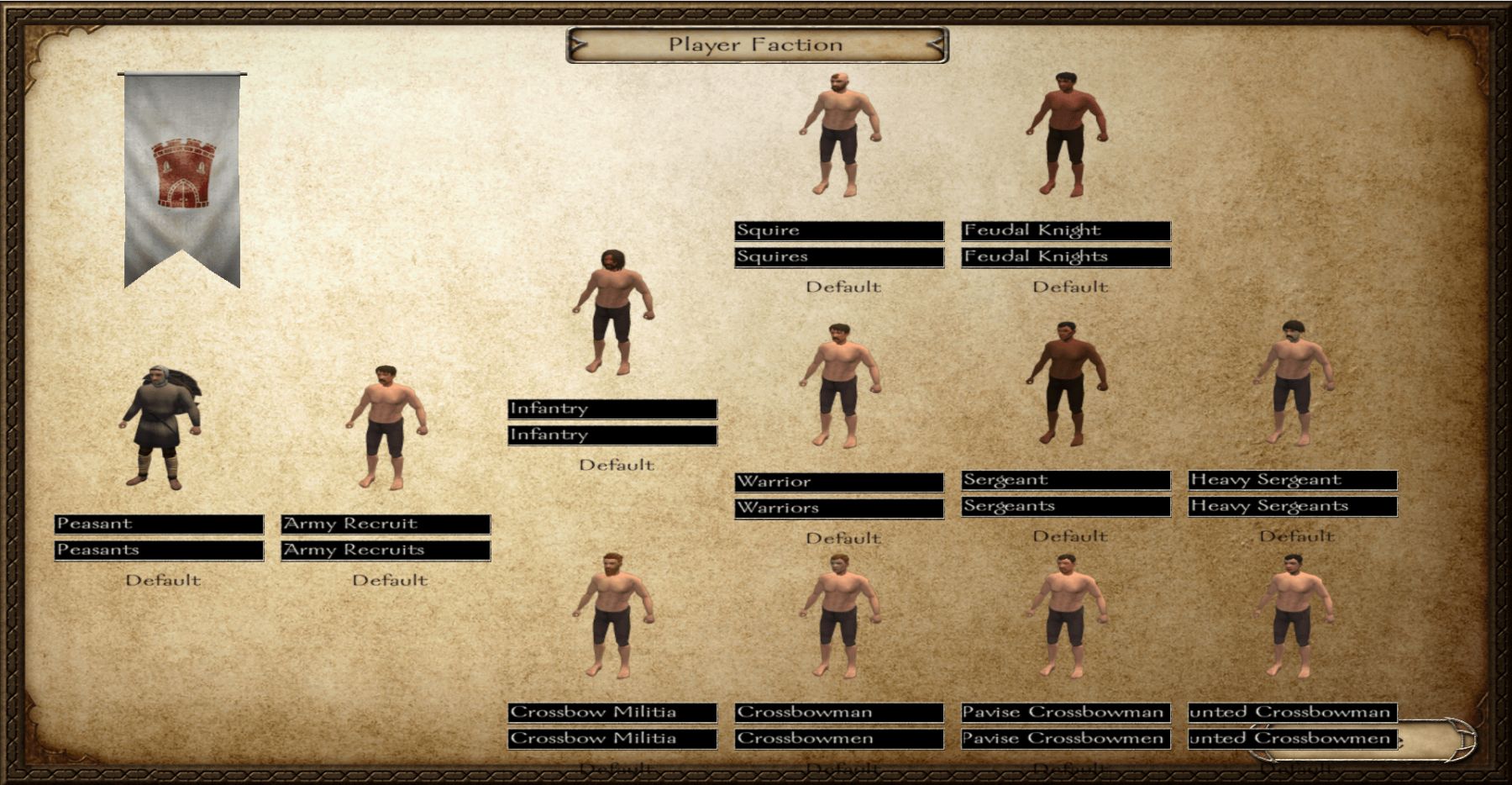
Task: Click the Pavise Crossbowmen plural field
Action: coord(1065,739)
